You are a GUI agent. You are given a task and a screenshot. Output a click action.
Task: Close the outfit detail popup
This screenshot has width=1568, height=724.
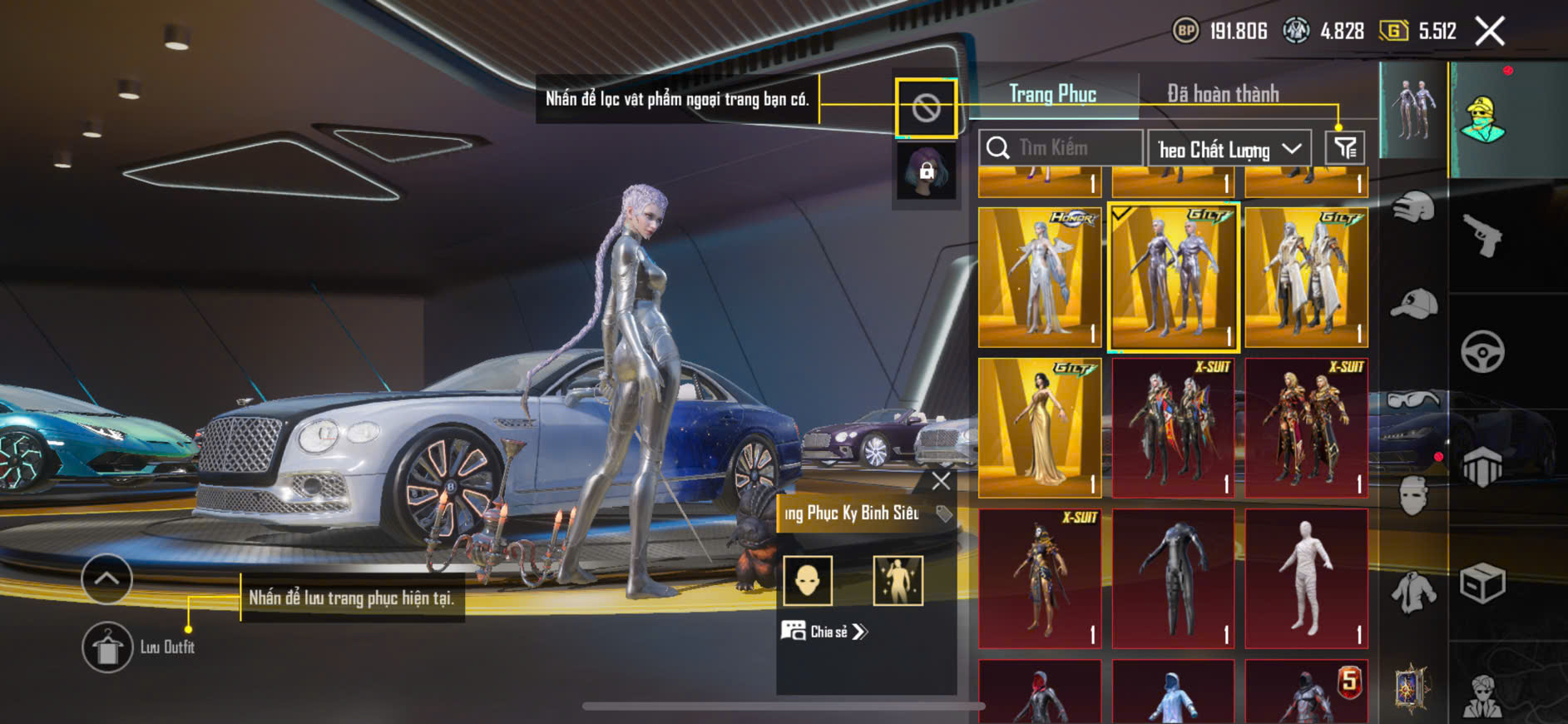tap(941, 481)
